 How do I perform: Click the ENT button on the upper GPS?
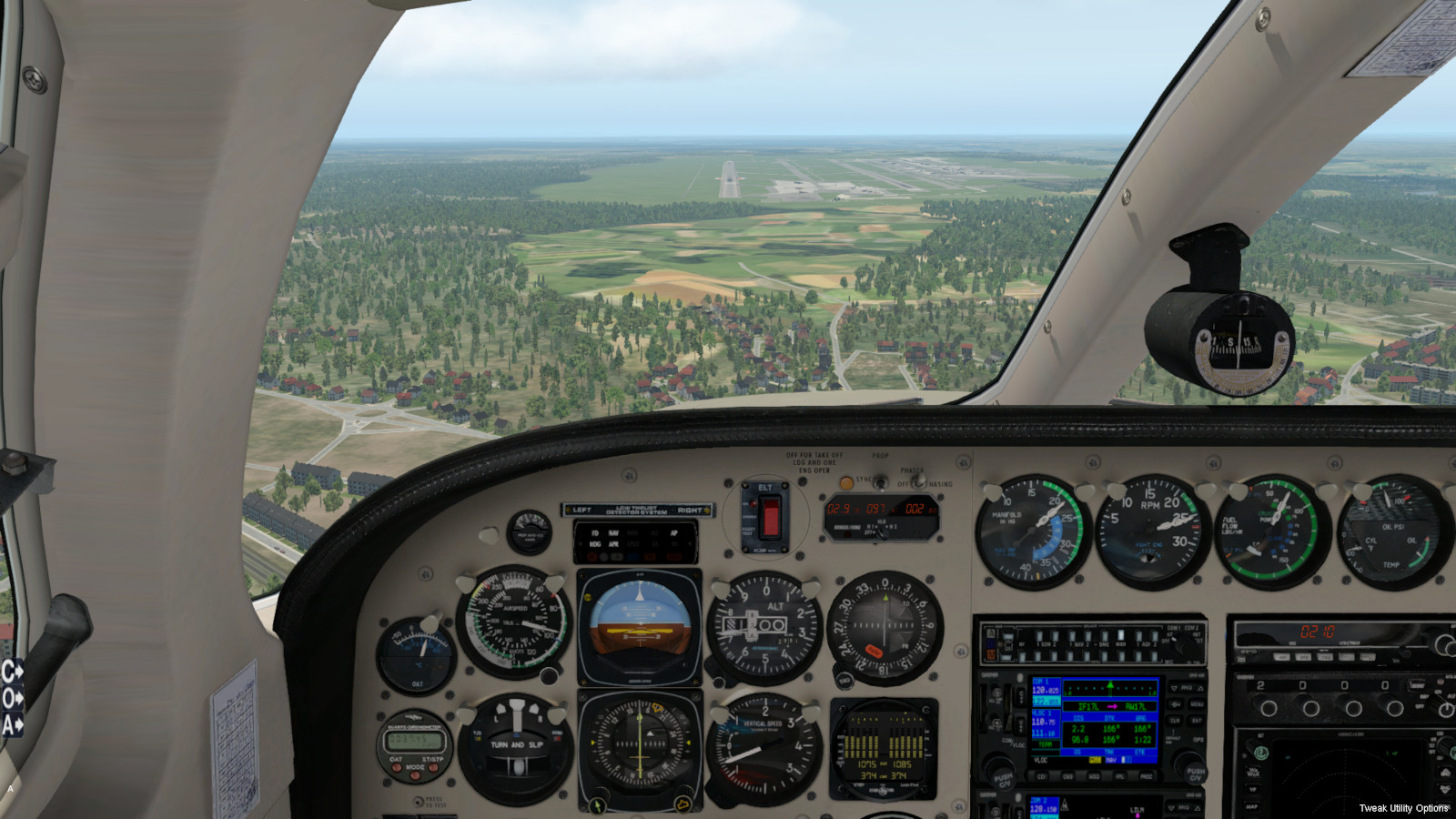[1197, 721]
